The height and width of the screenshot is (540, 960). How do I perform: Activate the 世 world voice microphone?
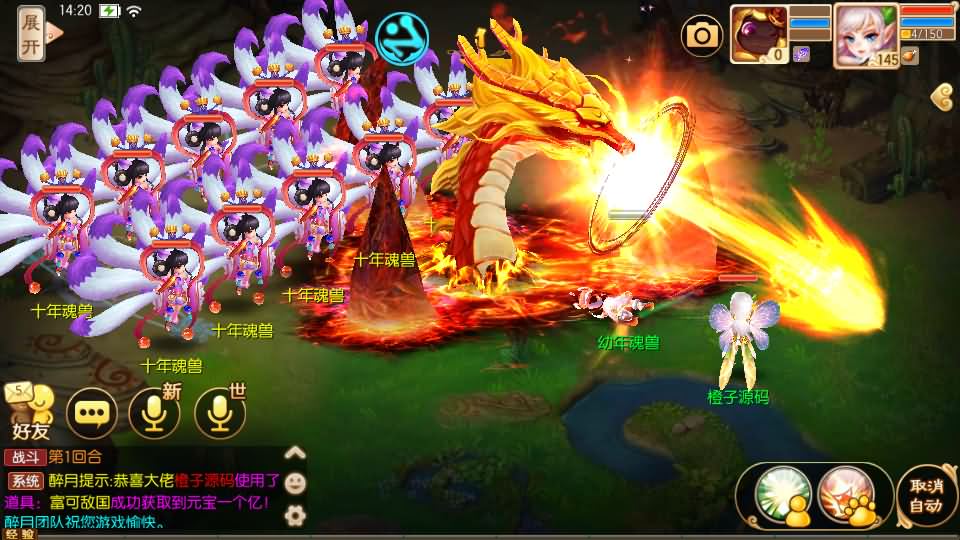219,412
